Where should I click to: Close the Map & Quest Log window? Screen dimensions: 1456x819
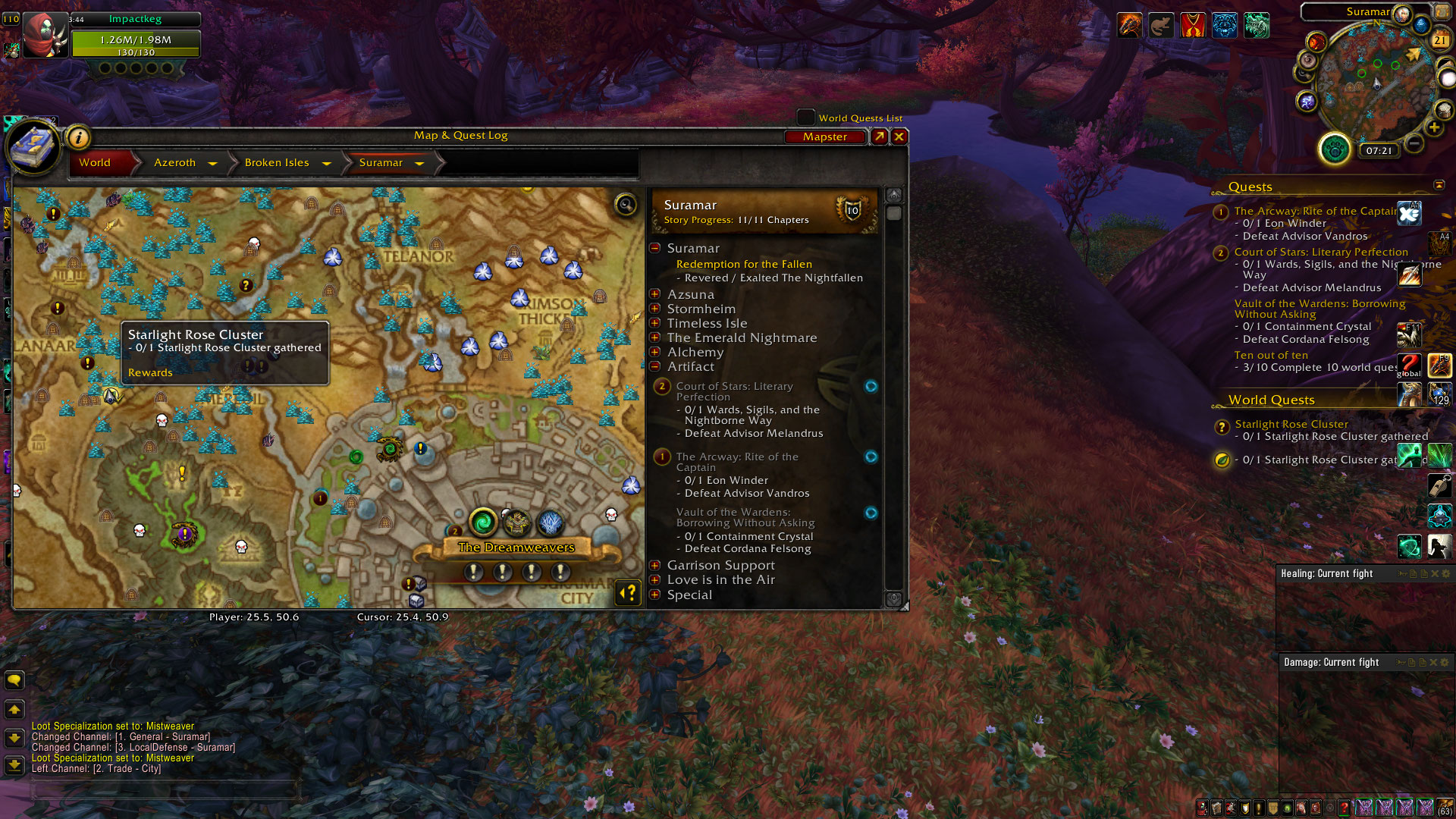click(x=899, y=136)
